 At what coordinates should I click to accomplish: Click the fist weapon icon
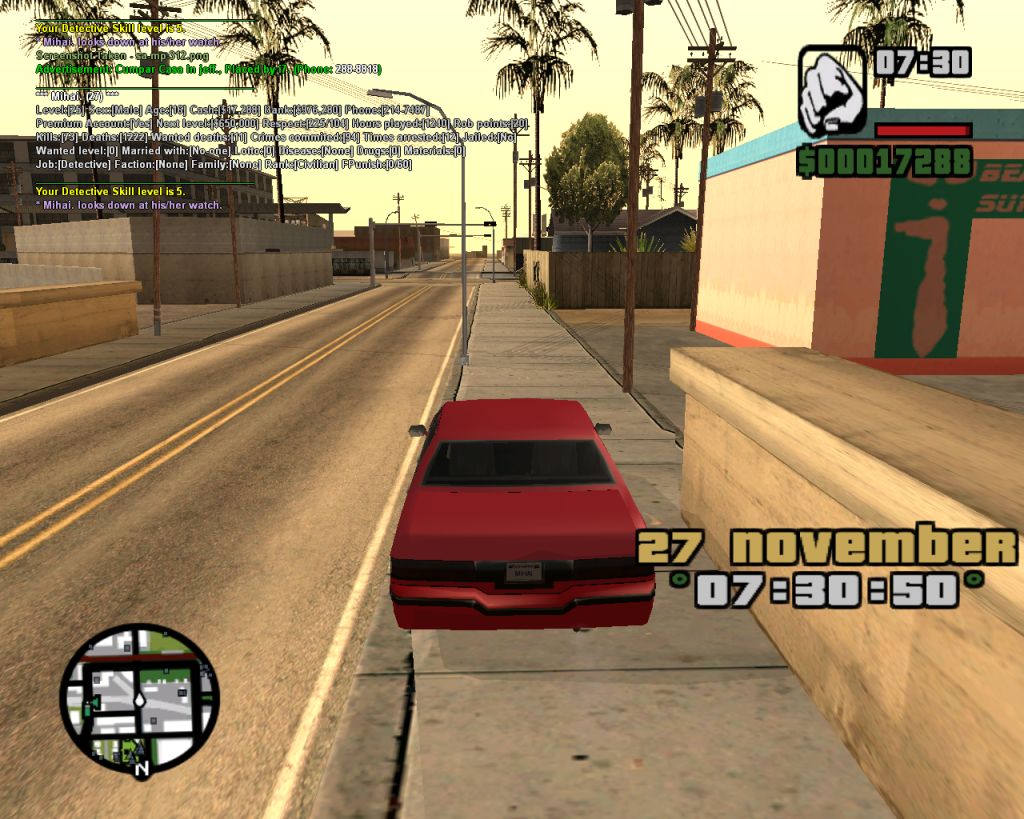coord(832,90)
